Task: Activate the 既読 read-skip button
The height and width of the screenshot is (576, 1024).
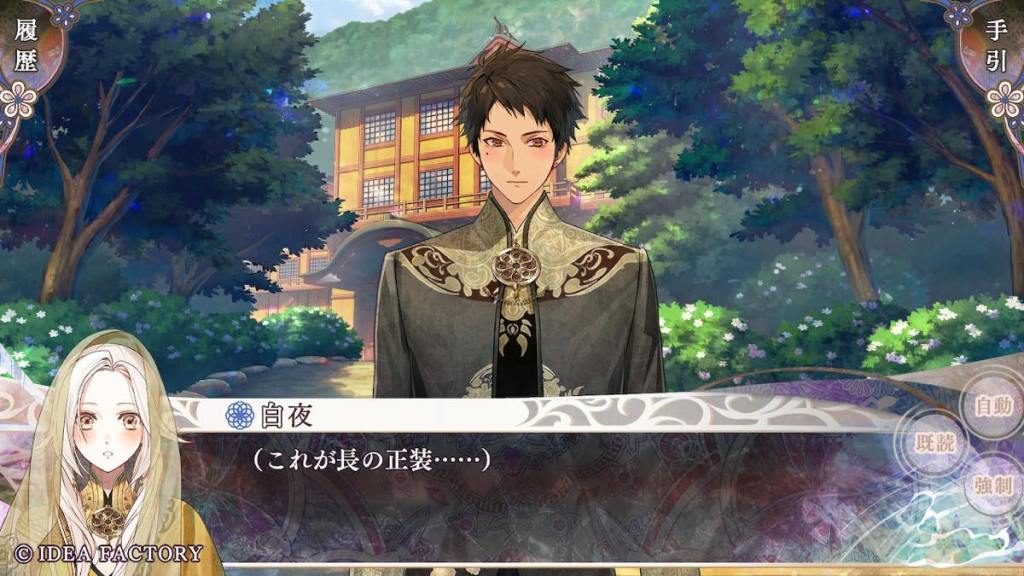Action: (936, 444)
